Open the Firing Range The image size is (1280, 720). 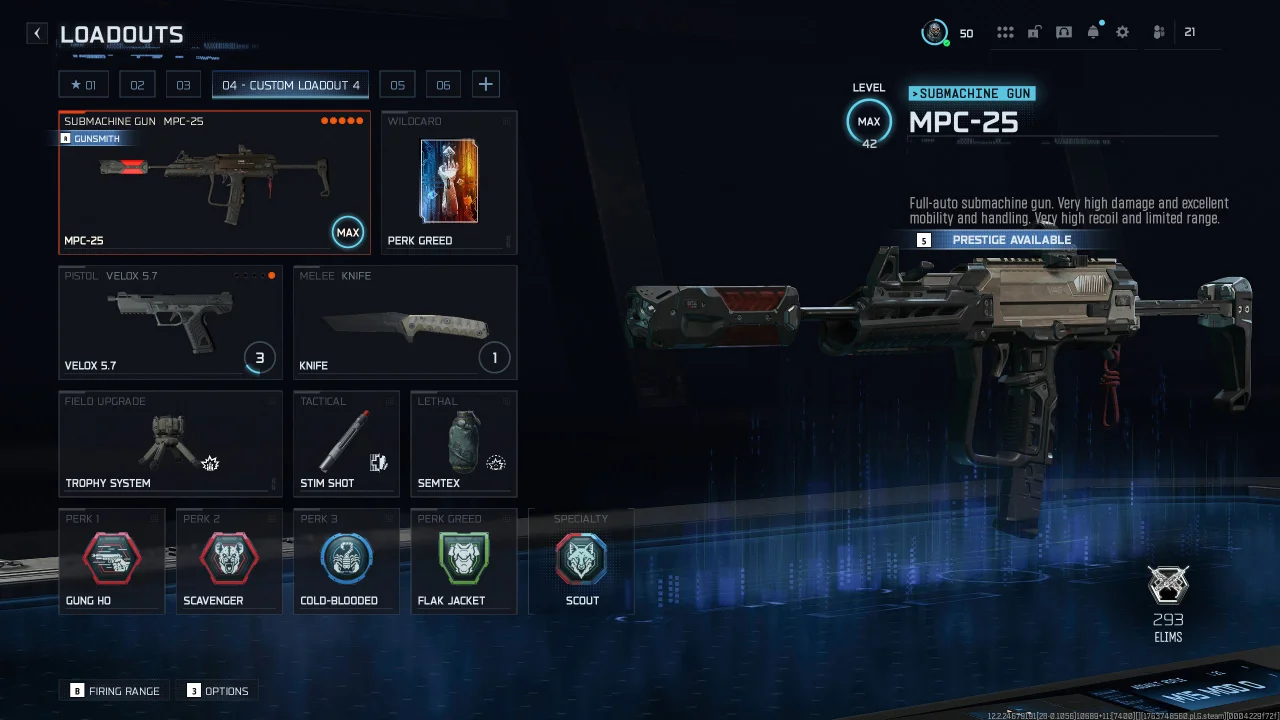coord(113,690)
